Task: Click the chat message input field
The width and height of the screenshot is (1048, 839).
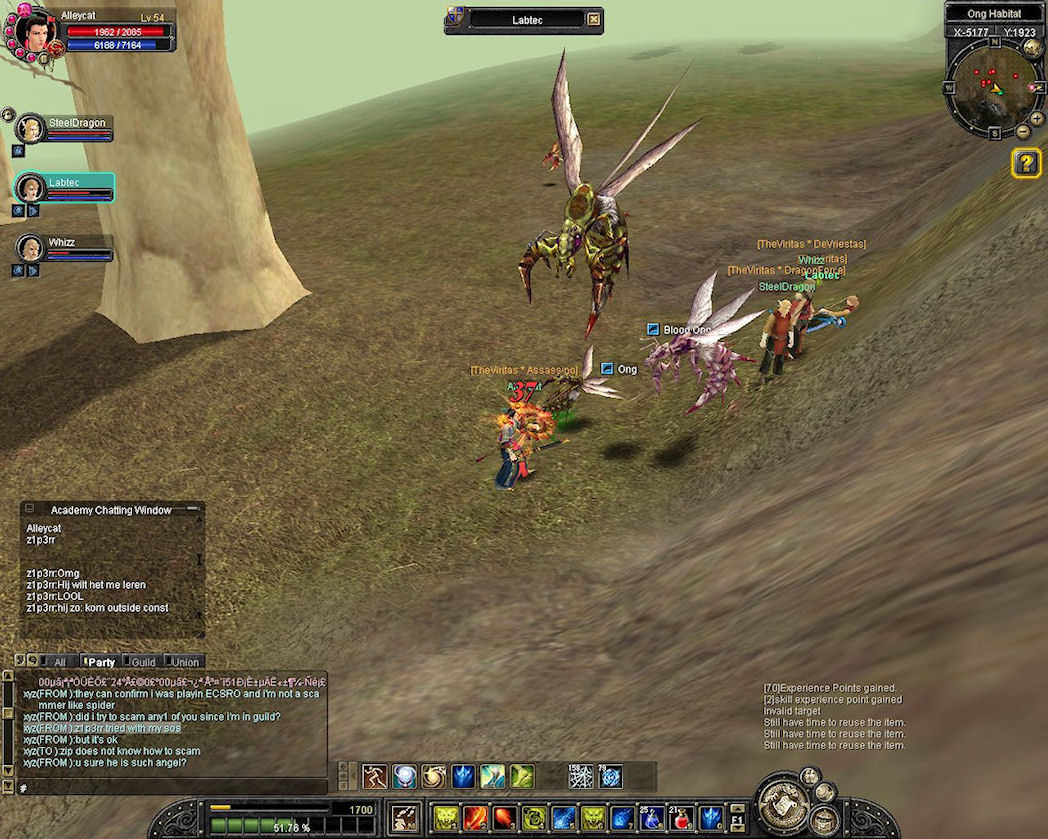Action: pyautogui.click(x=170, y=788)
